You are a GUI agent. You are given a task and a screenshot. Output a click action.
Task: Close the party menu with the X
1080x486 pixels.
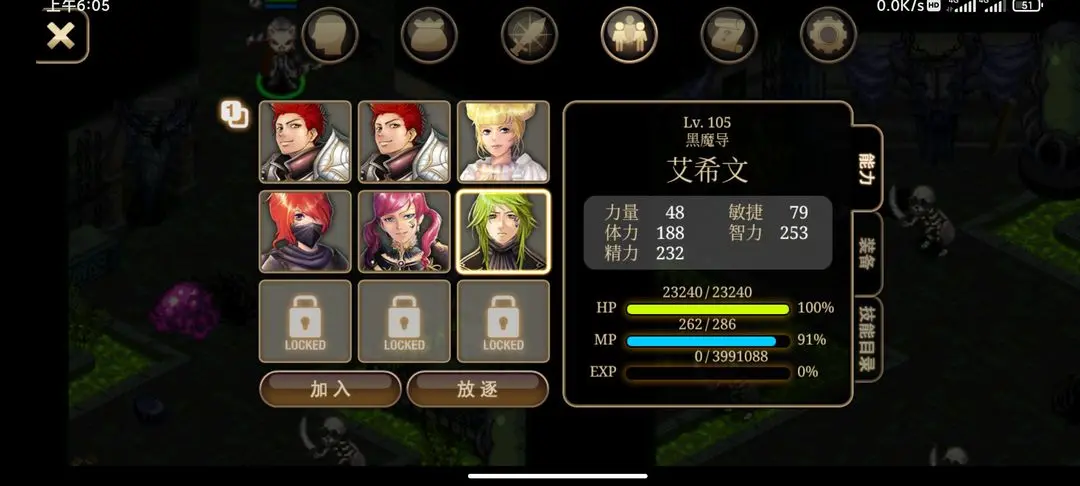click(61, 37)
